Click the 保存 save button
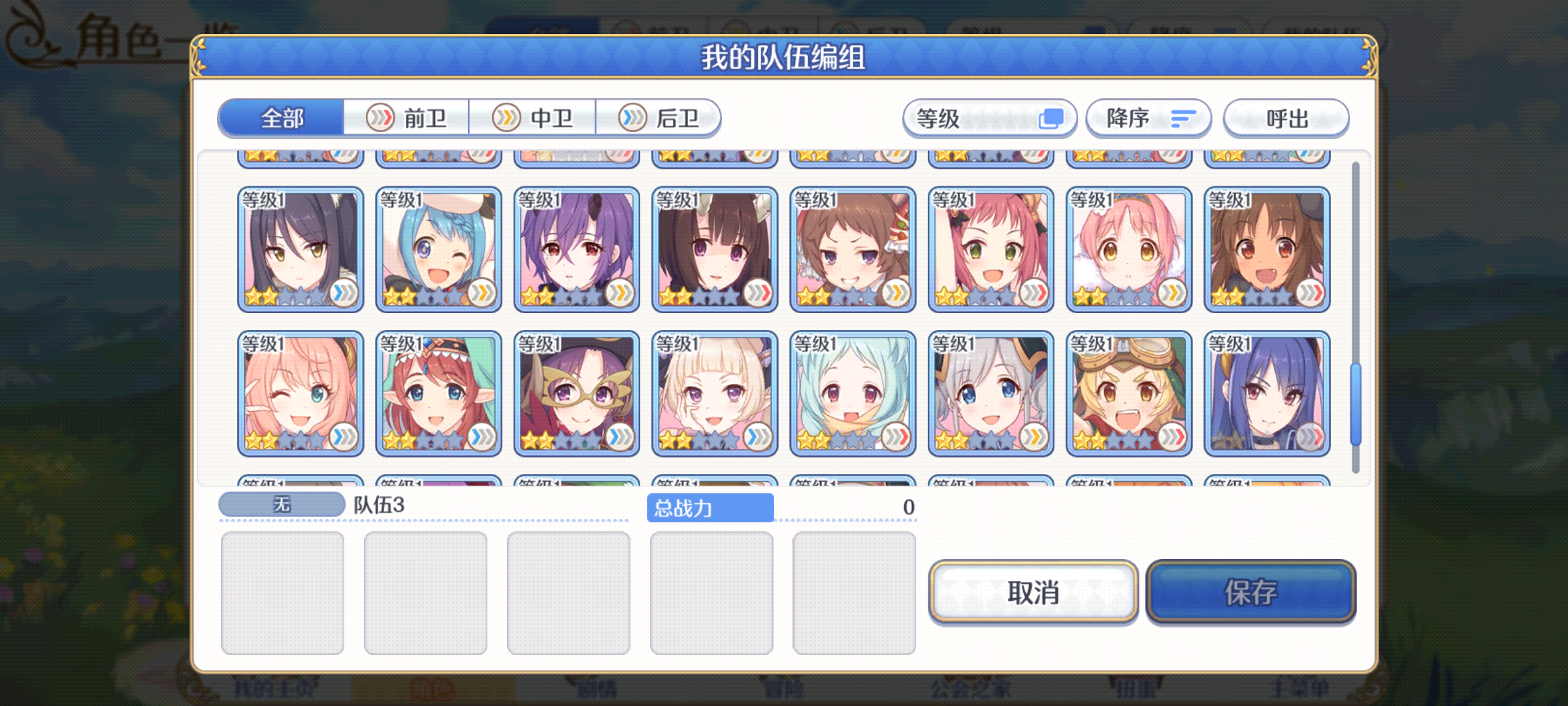Screen dimensions: 1568x706 tap(1251, 594)
